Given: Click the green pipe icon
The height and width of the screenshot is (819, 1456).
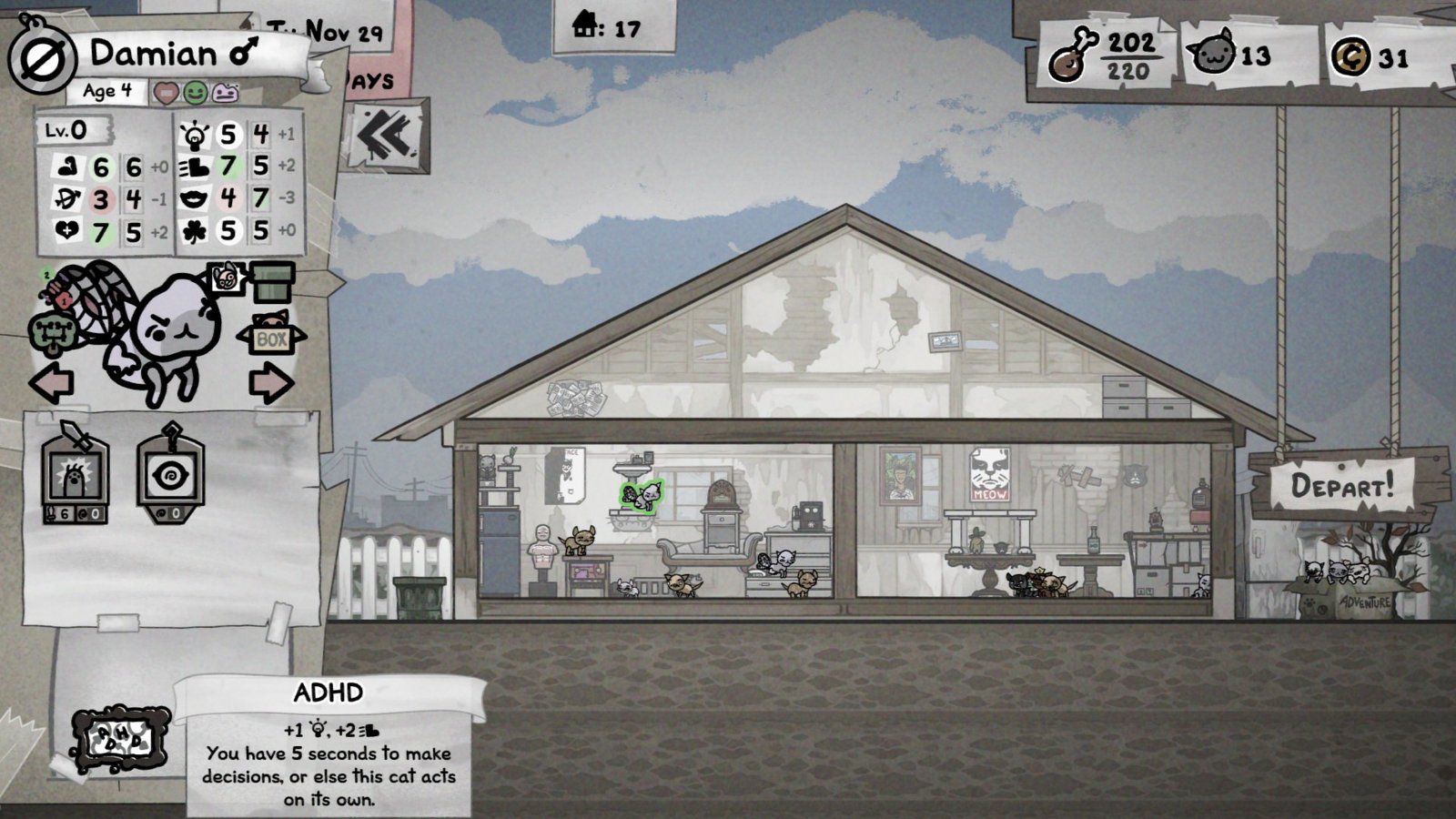Looking at the screenshot, I should [272, 282].
